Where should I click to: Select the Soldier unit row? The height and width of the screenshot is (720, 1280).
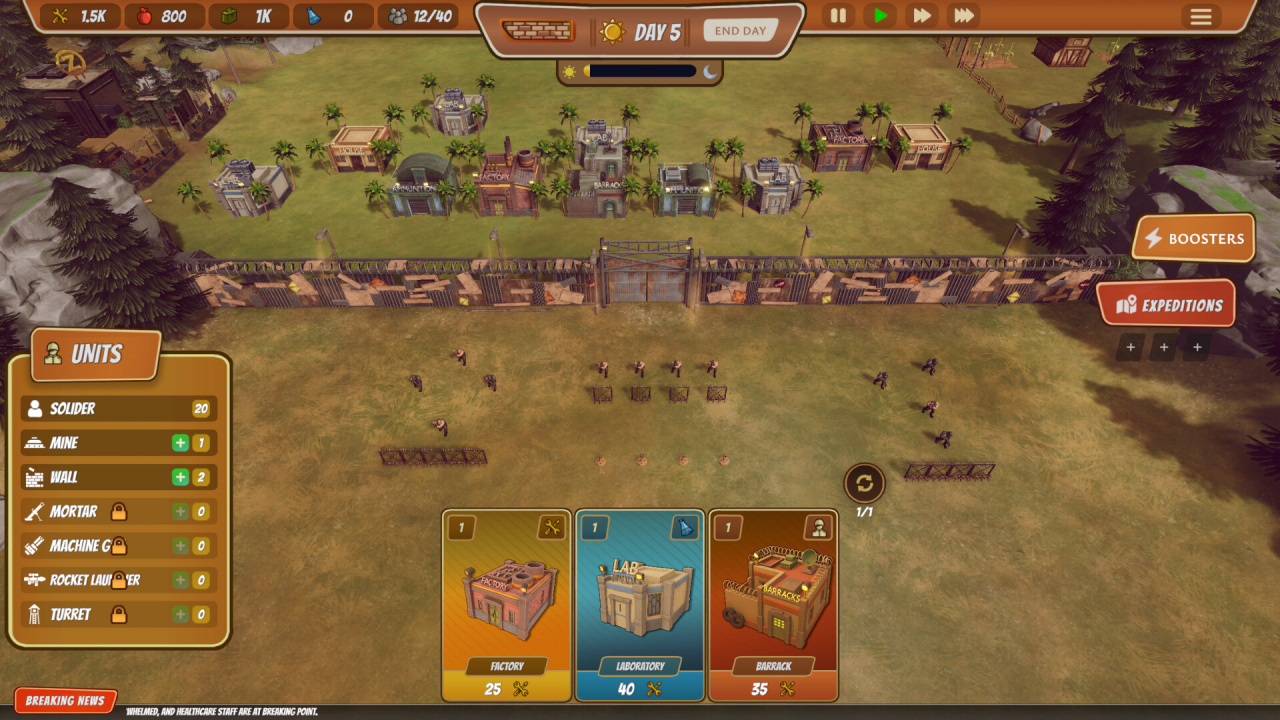coord(118,408)
